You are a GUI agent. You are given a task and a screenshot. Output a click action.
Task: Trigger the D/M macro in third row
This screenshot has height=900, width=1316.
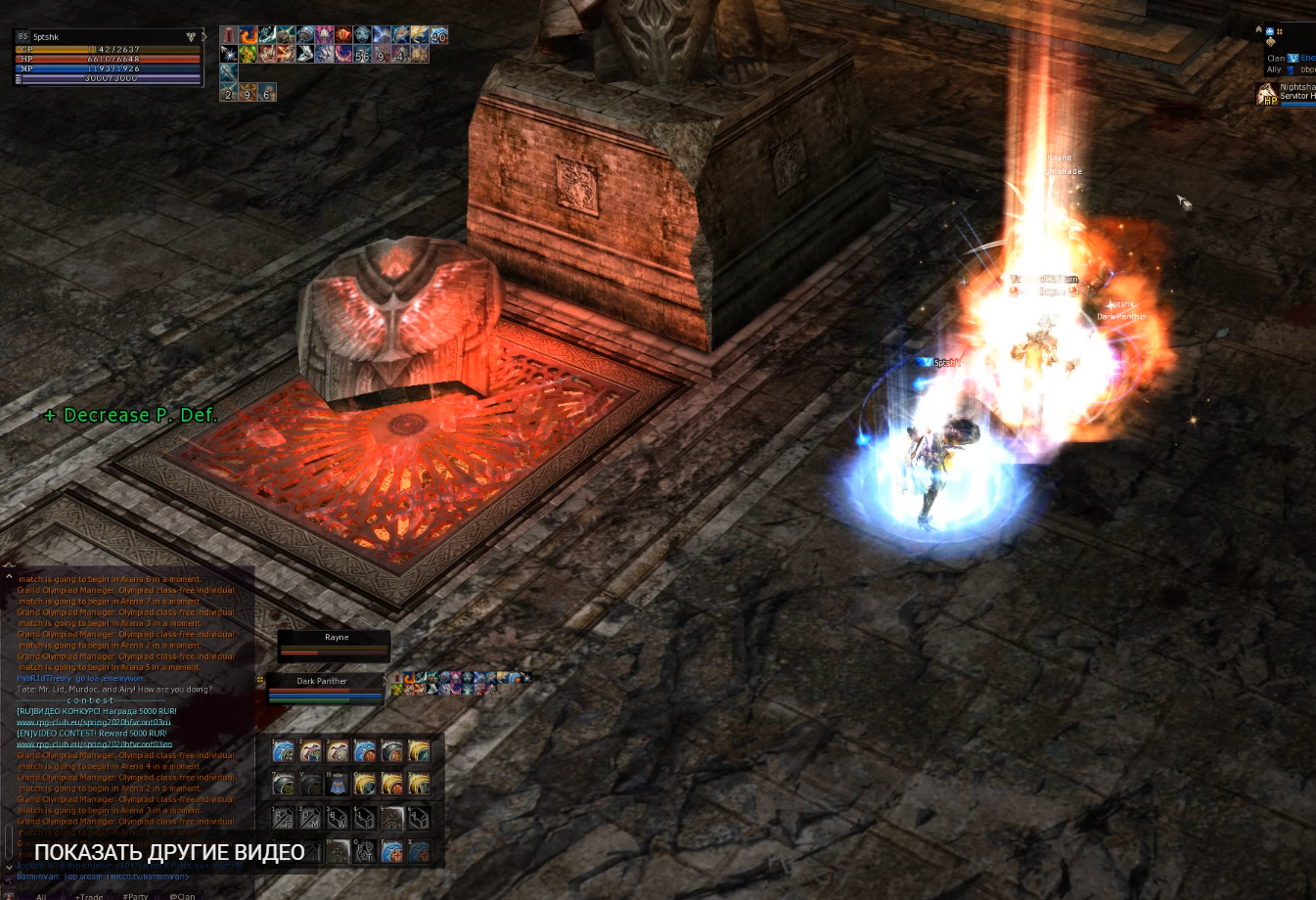310,818
